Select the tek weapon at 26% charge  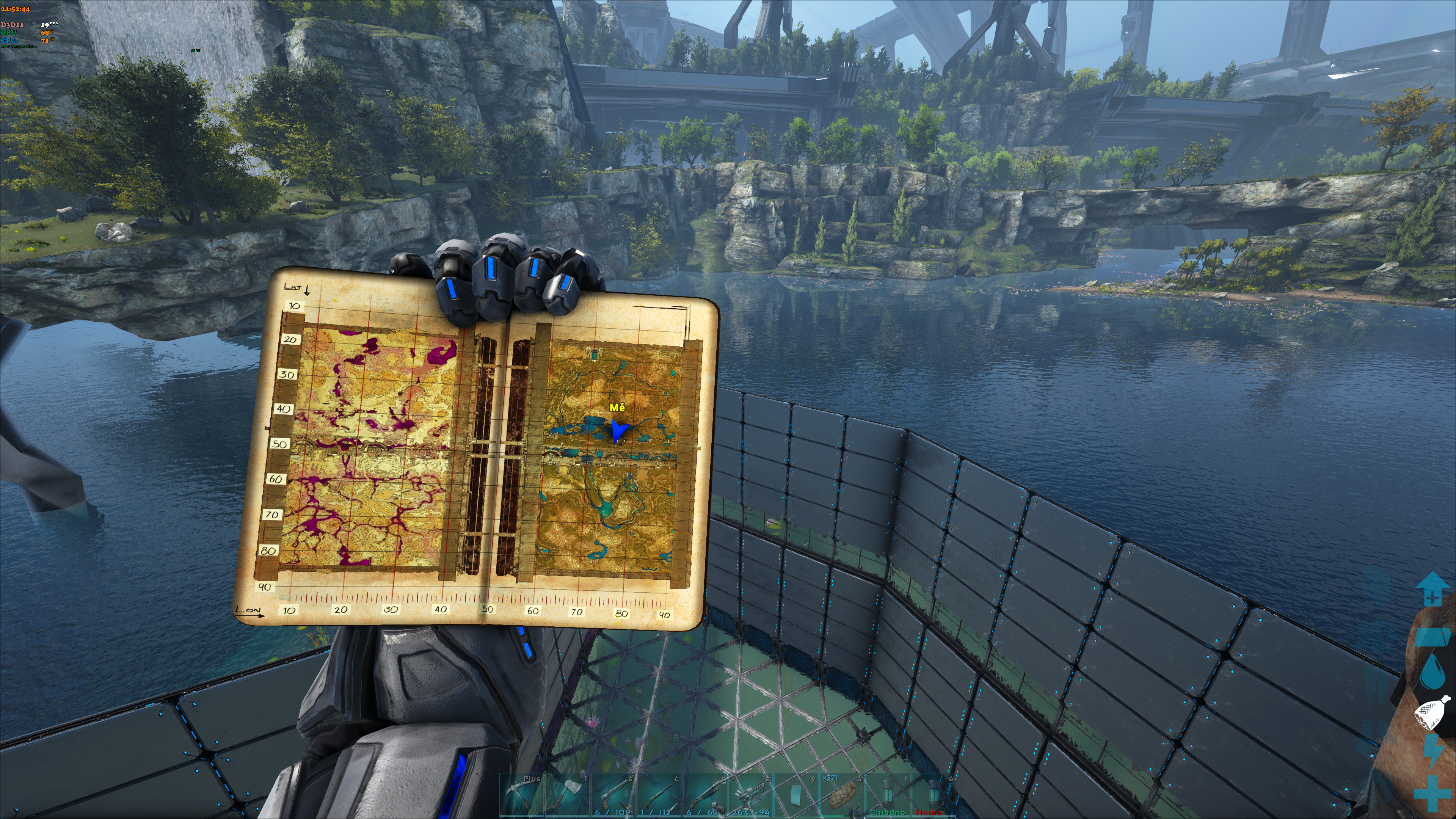click(x=750, y=796)
